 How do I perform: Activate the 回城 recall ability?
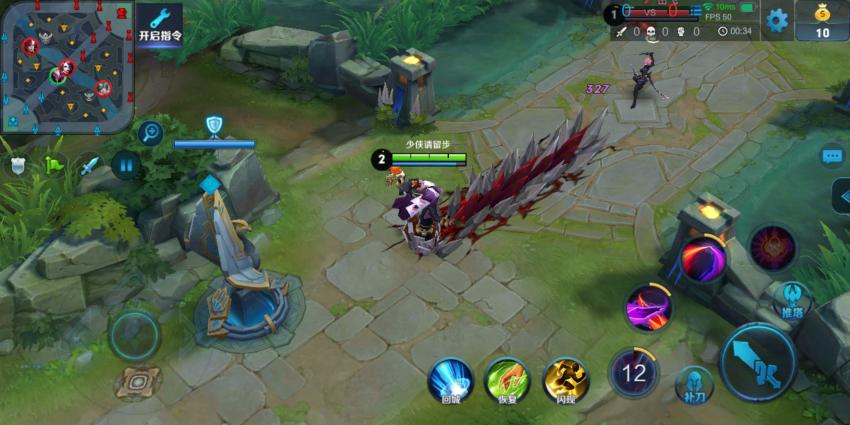click(450, 381)
